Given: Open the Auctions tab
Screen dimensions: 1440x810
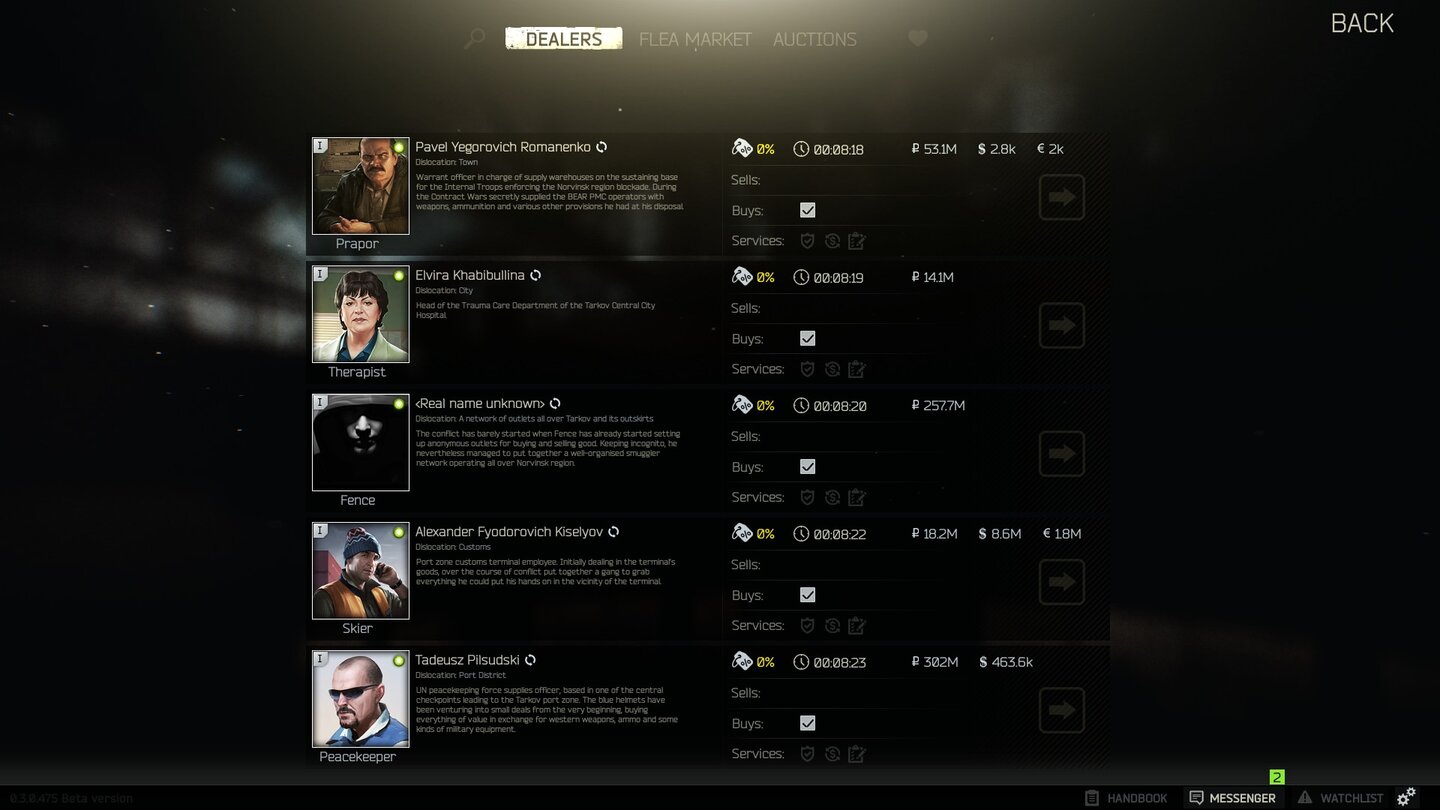Looking at the screenshot, I should click(814, 39).
